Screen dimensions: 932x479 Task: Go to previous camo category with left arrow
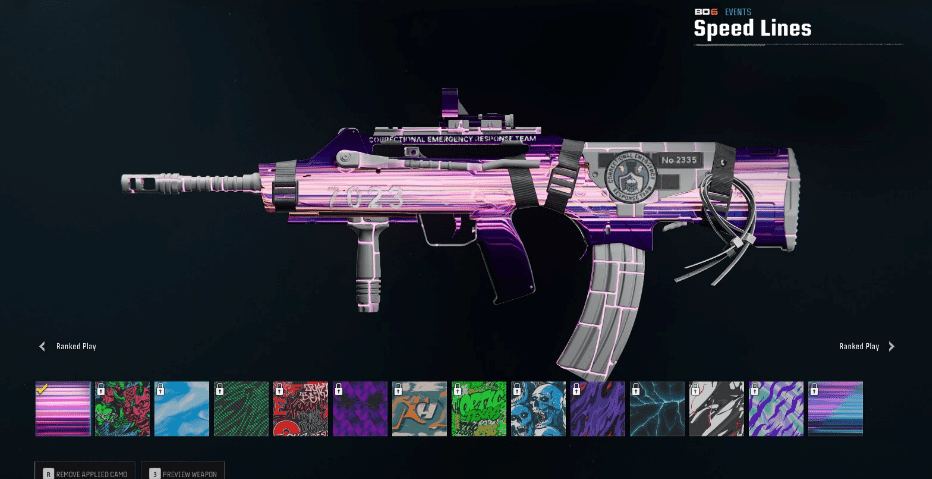tap(42, 347)
